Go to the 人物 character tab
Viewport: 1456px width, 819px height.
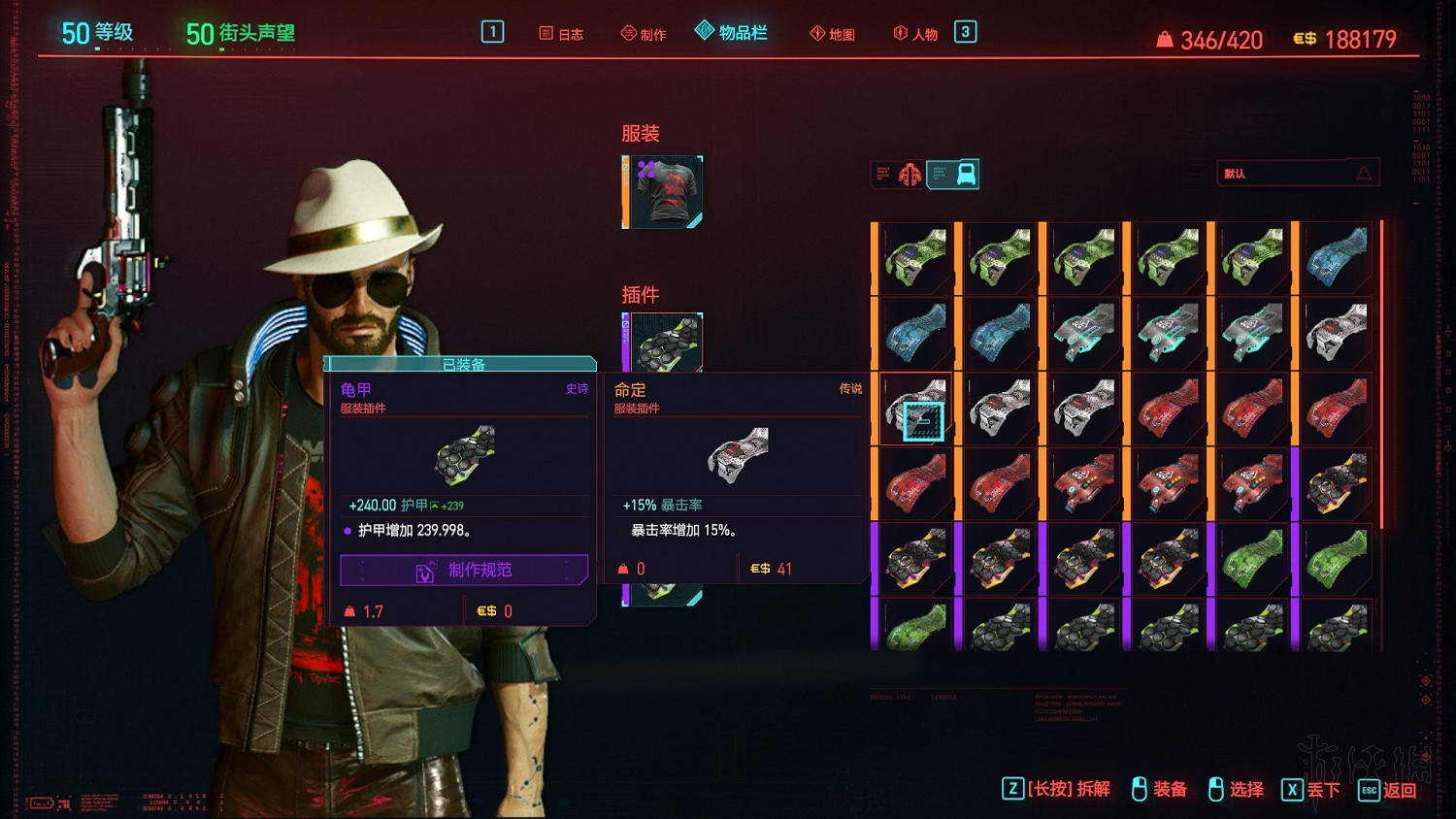[x=915, y=34]
